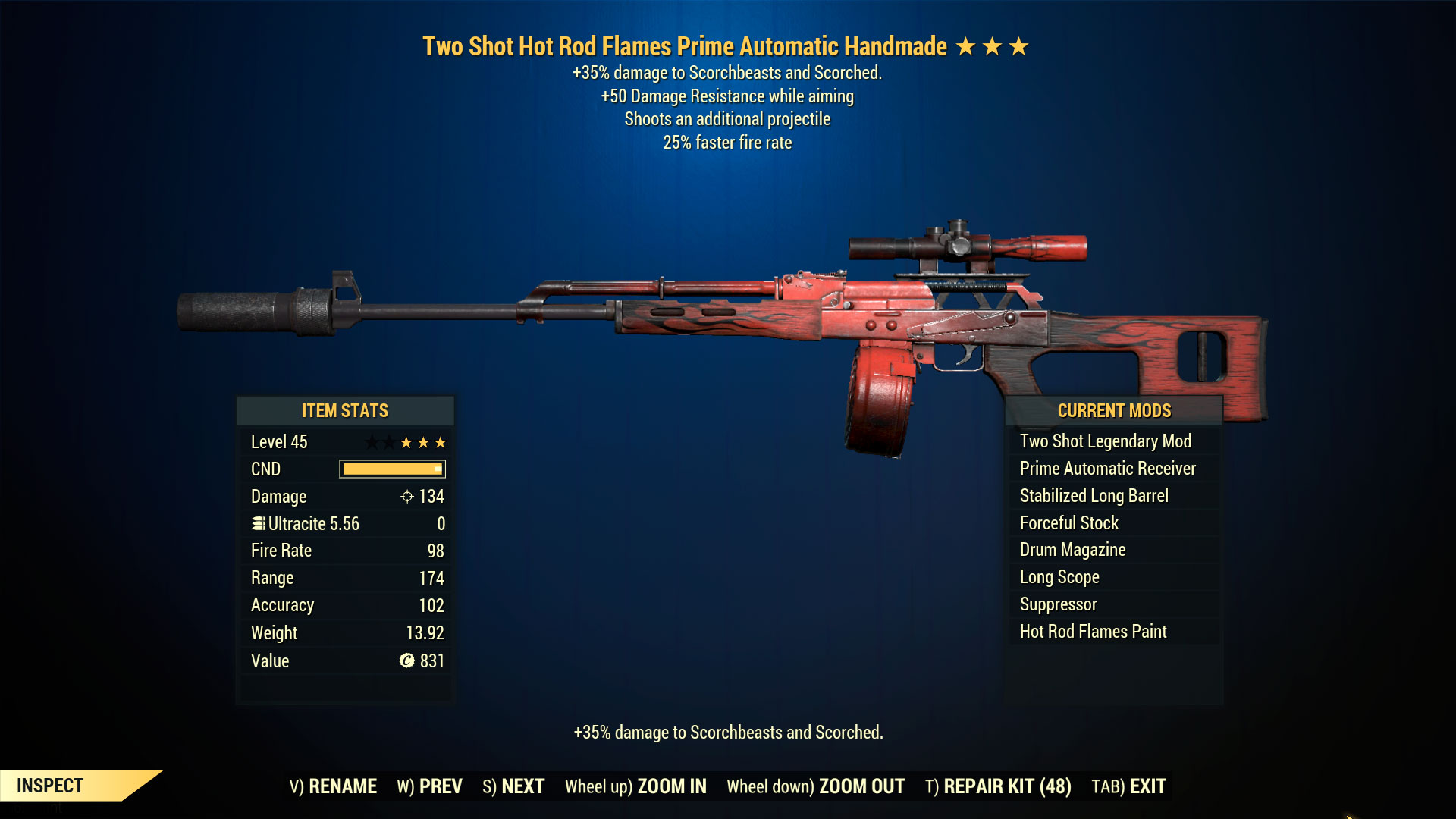The width and height of the screenshot is (1456, 819).
Task: Choose ZOOM IN on the weapon view
Action: (635, 786)
